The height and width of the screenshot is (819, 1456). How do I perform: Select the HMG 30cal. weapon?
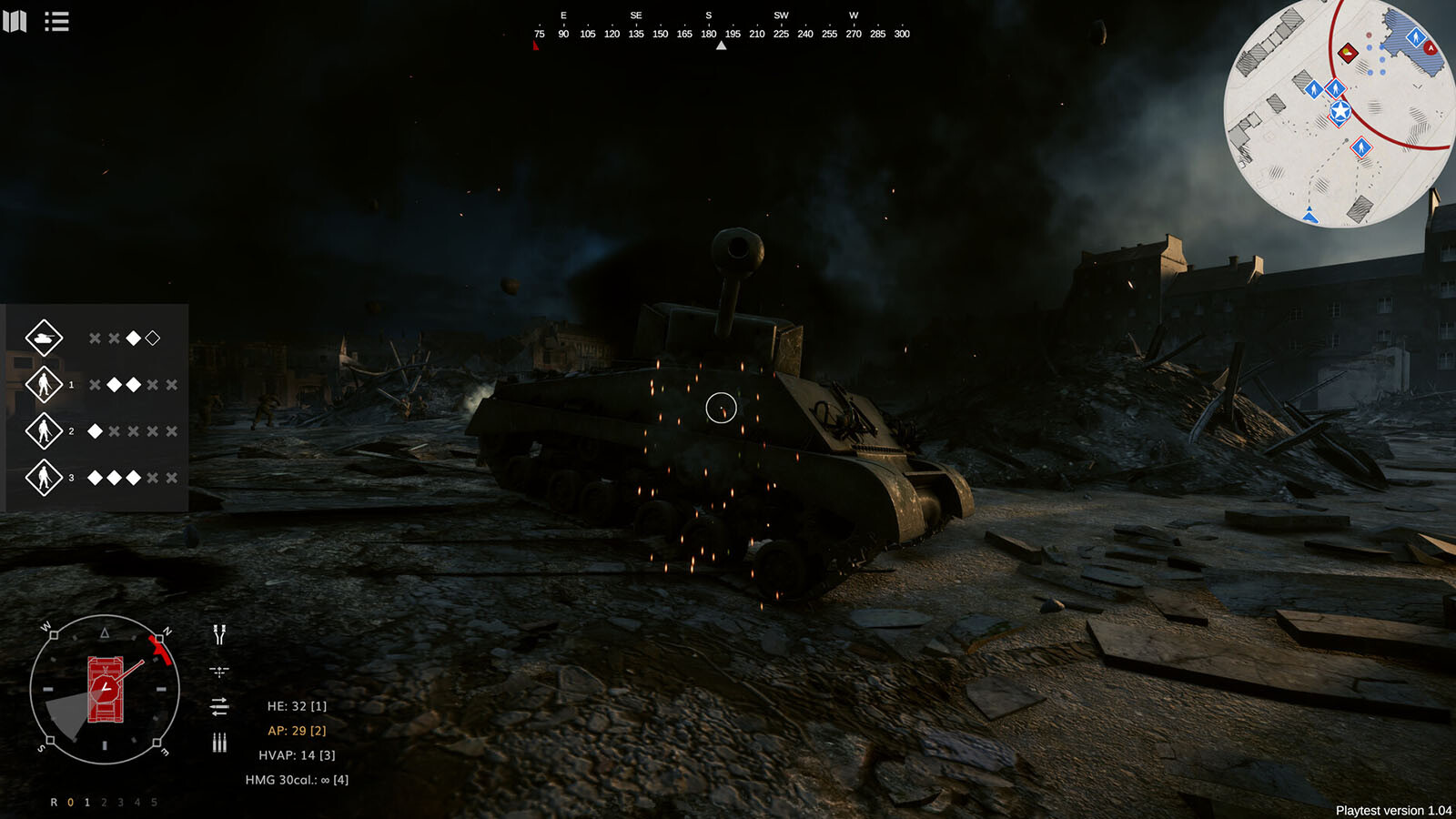[x=297, y=780]
